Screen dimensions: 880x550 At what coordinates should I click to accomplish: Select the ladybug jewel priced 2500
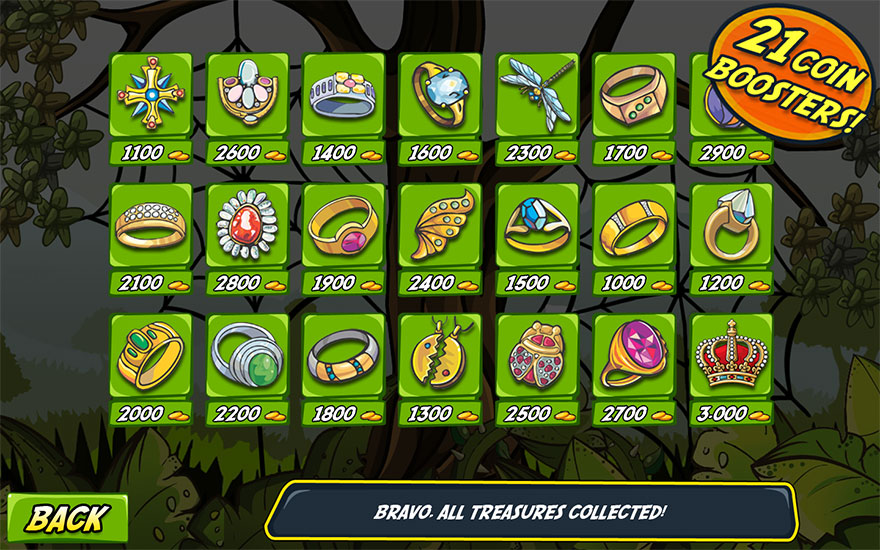click(537, 355)
